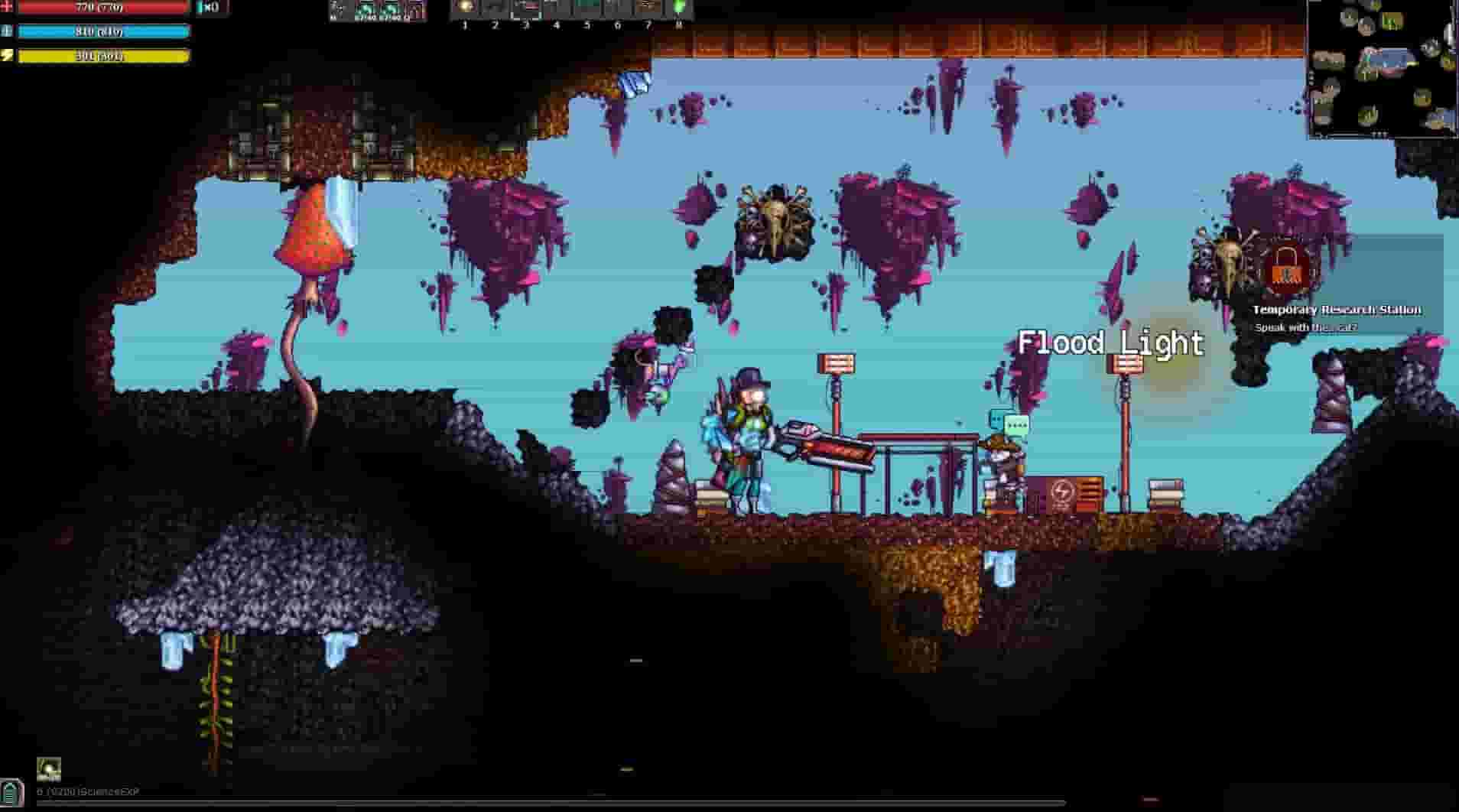Screen dimensions: 1459x812
Task: Select the green item in hotbar slot 8
Action: click(x=679, y=9)
